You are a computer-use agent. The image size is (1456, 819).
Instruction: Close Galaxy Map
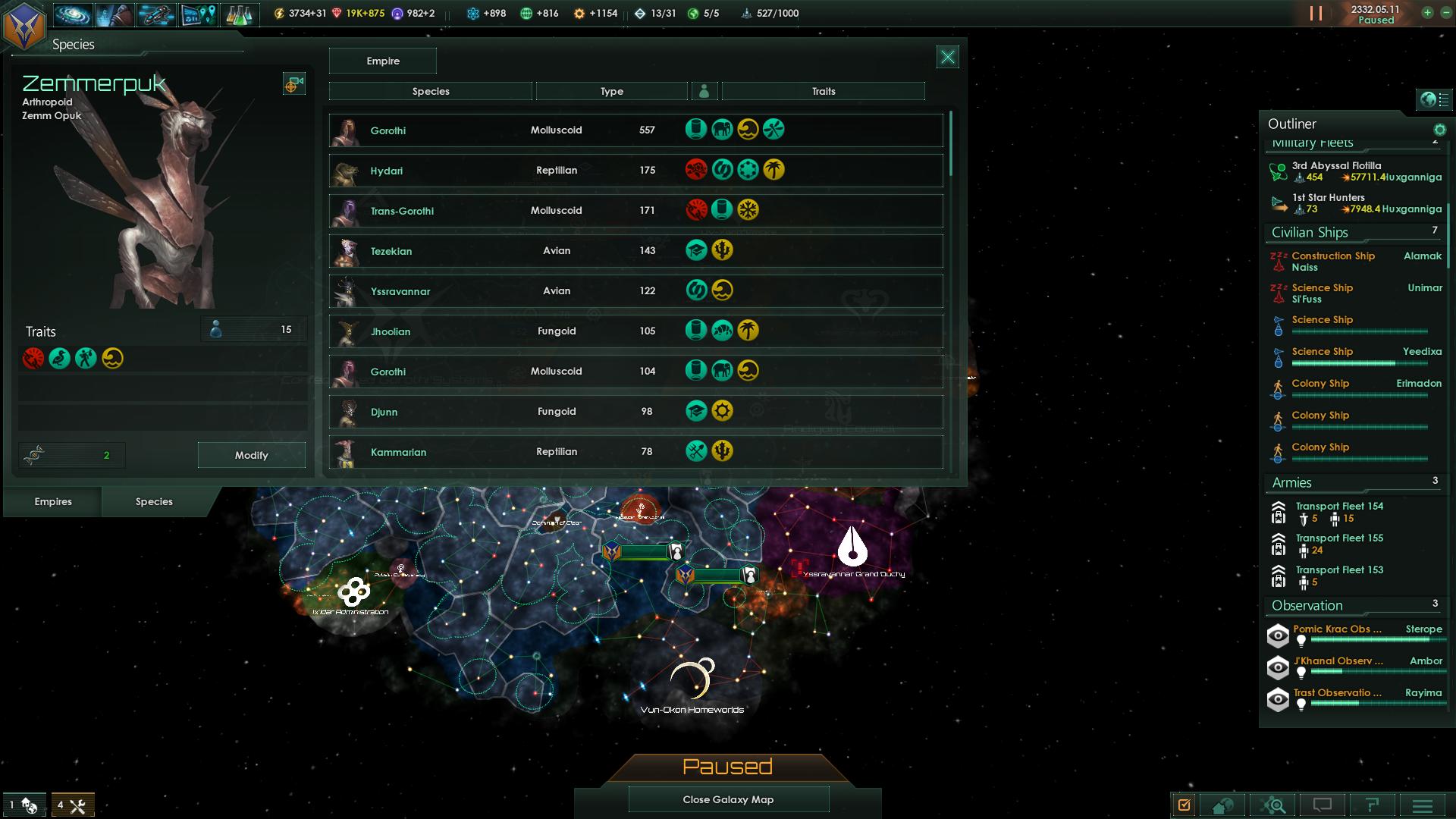coord(728,799)
